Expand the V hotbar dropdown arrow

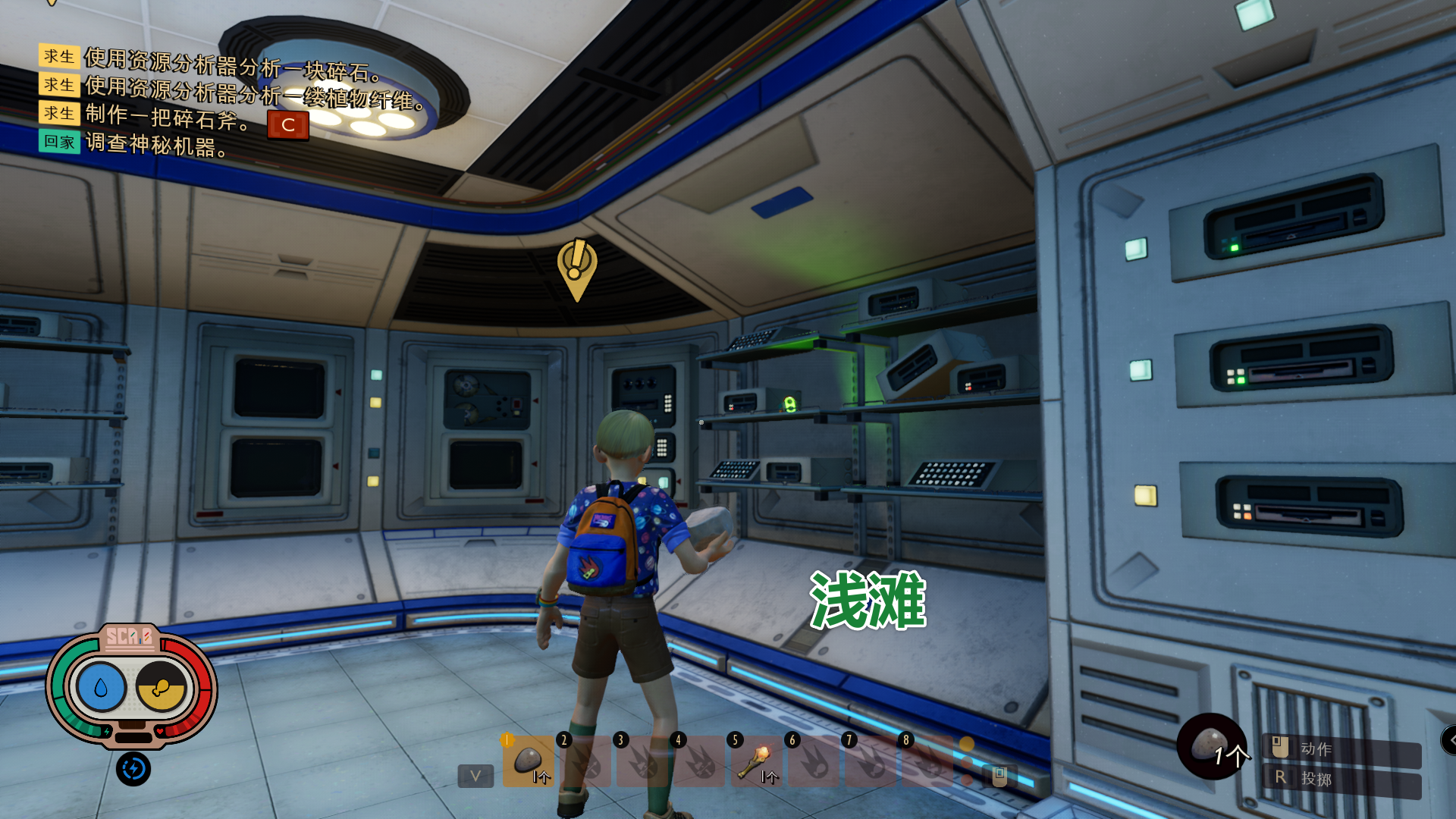point(475,776)
